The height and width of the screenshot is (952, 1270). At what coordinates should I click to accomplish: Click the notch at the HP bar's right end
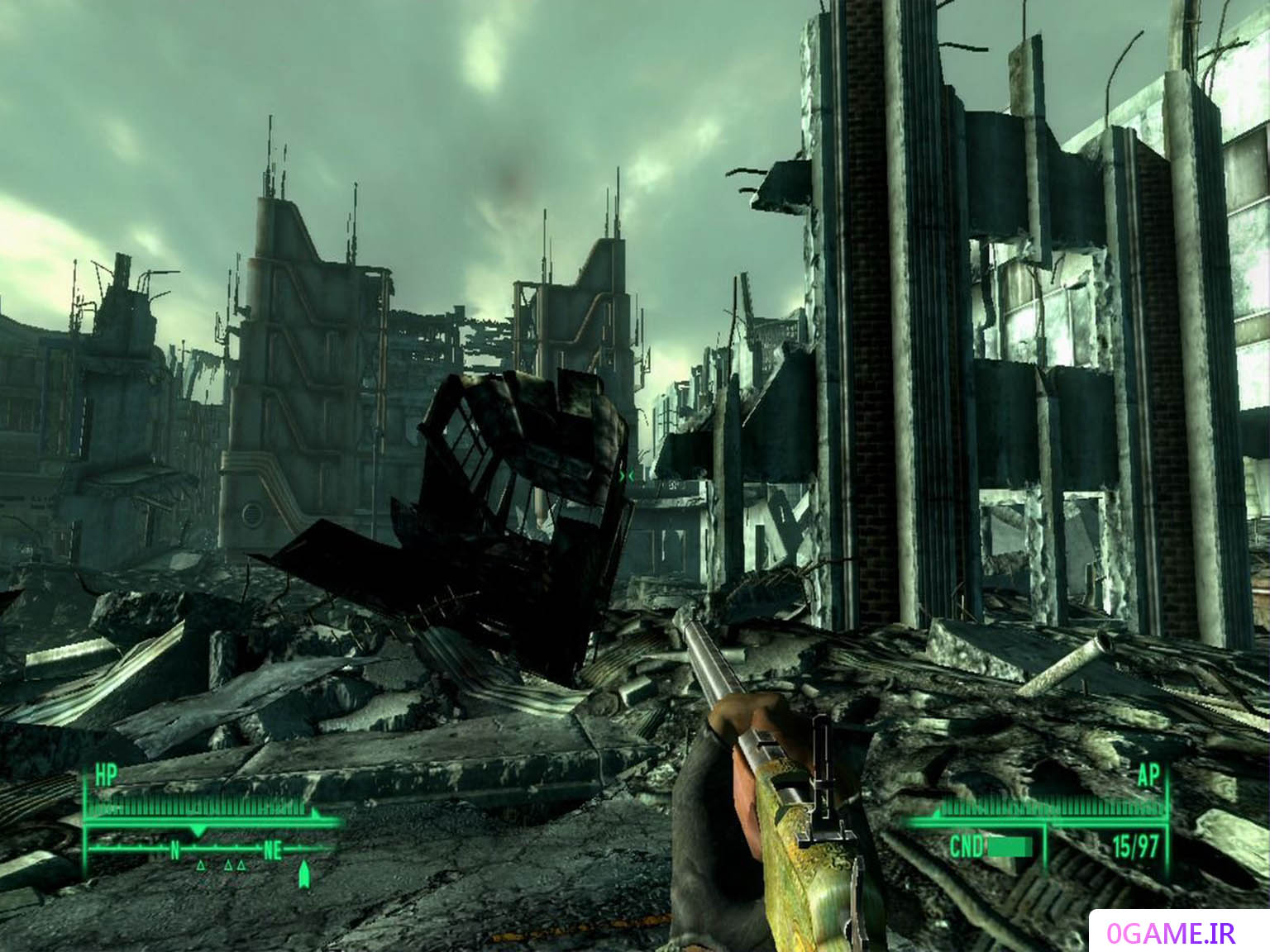coord(315,813)
